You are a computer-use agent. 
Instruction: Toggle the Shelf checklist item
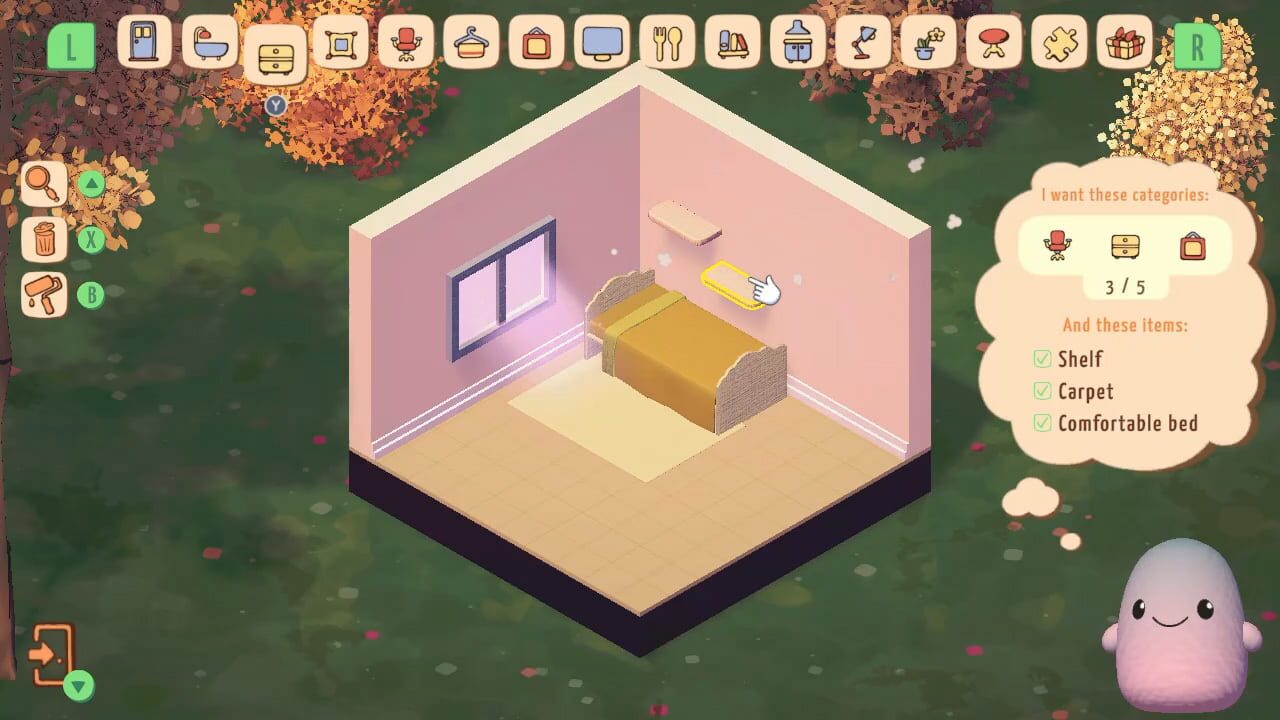tap(1043, 359)
